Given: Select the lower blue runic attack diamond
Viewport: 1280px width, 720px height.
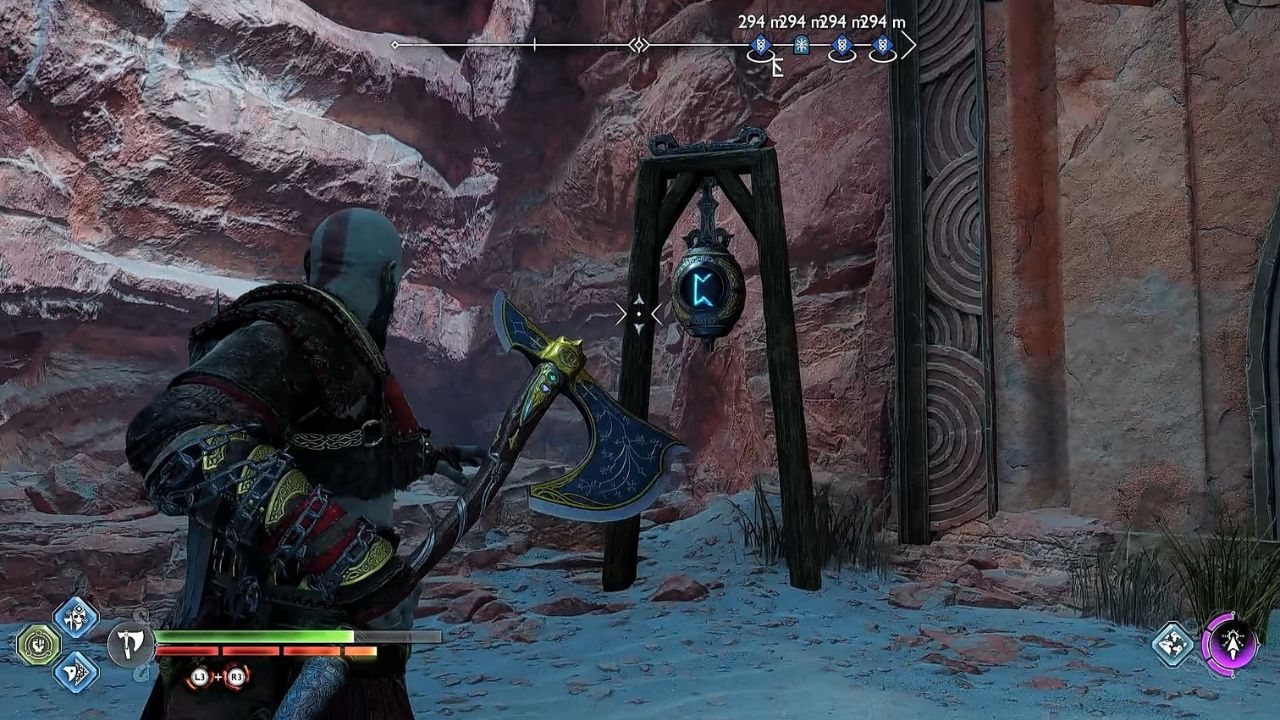Looking at the screenshot, I should coord(74,674).
